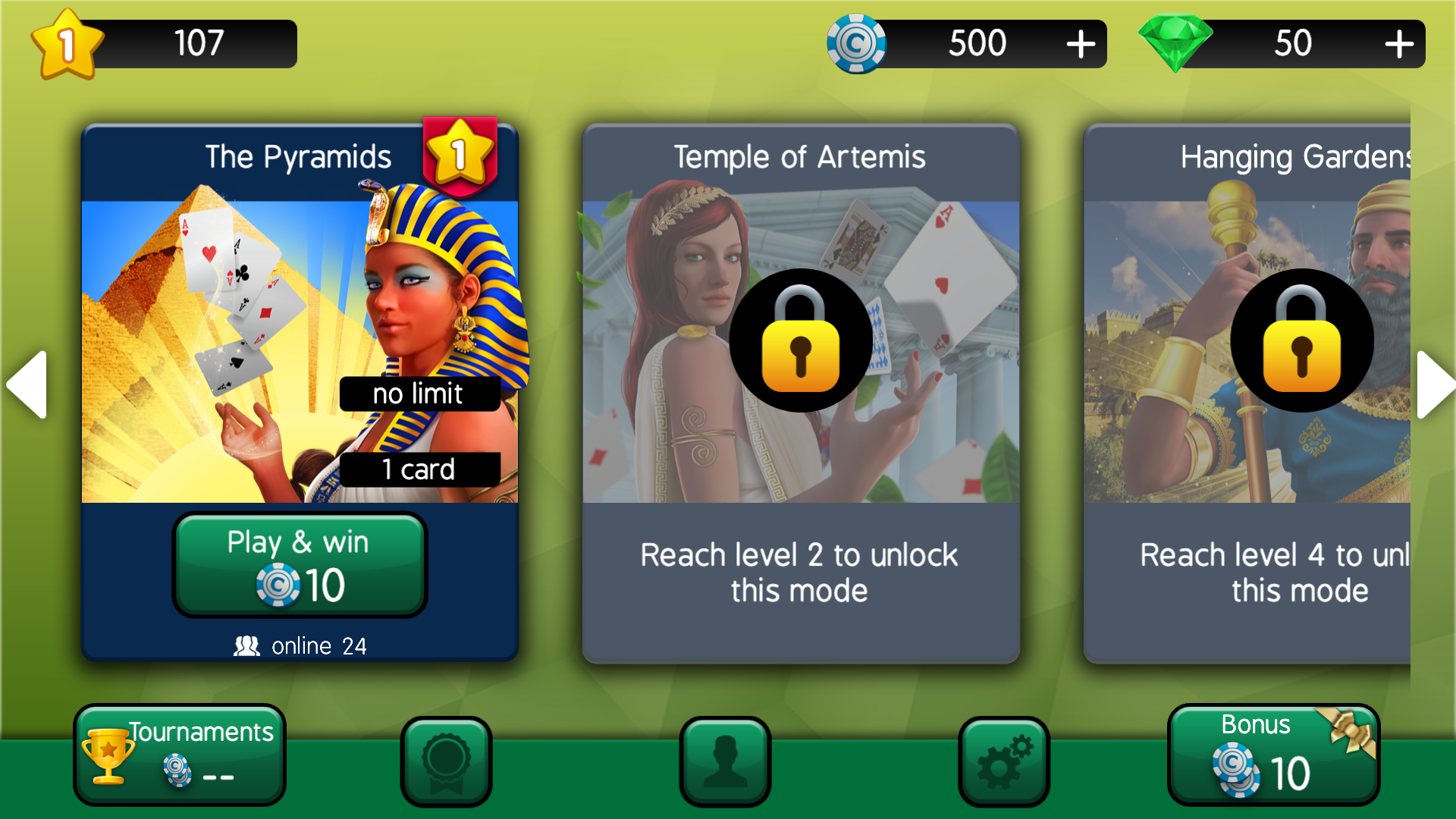This screenshot has height=819, width=1456.
Task: Select the gold star level badge
Action: point(67,43)
